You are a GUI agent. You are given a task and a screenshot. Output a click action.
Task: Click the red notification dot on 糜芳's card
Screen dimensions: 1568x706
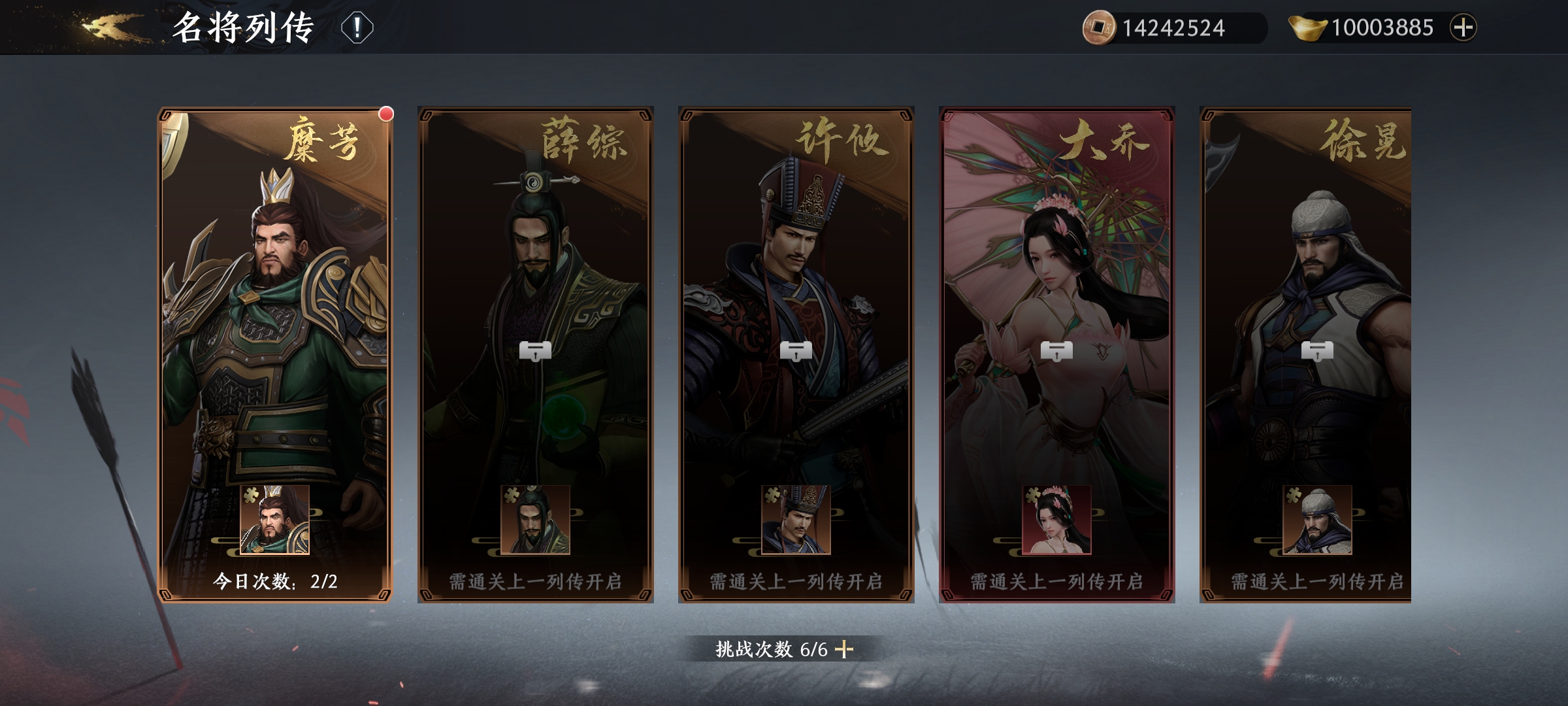click(x=385, y=112)
